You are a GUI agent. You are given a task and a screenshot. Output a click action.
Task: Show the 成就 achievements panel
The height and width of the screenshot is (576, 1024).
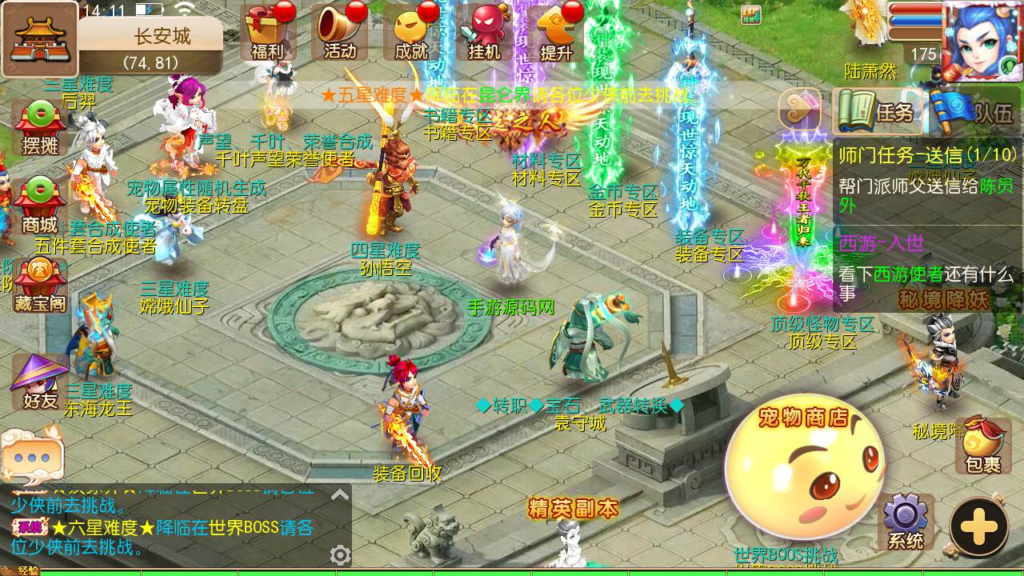tap(412, 31)
